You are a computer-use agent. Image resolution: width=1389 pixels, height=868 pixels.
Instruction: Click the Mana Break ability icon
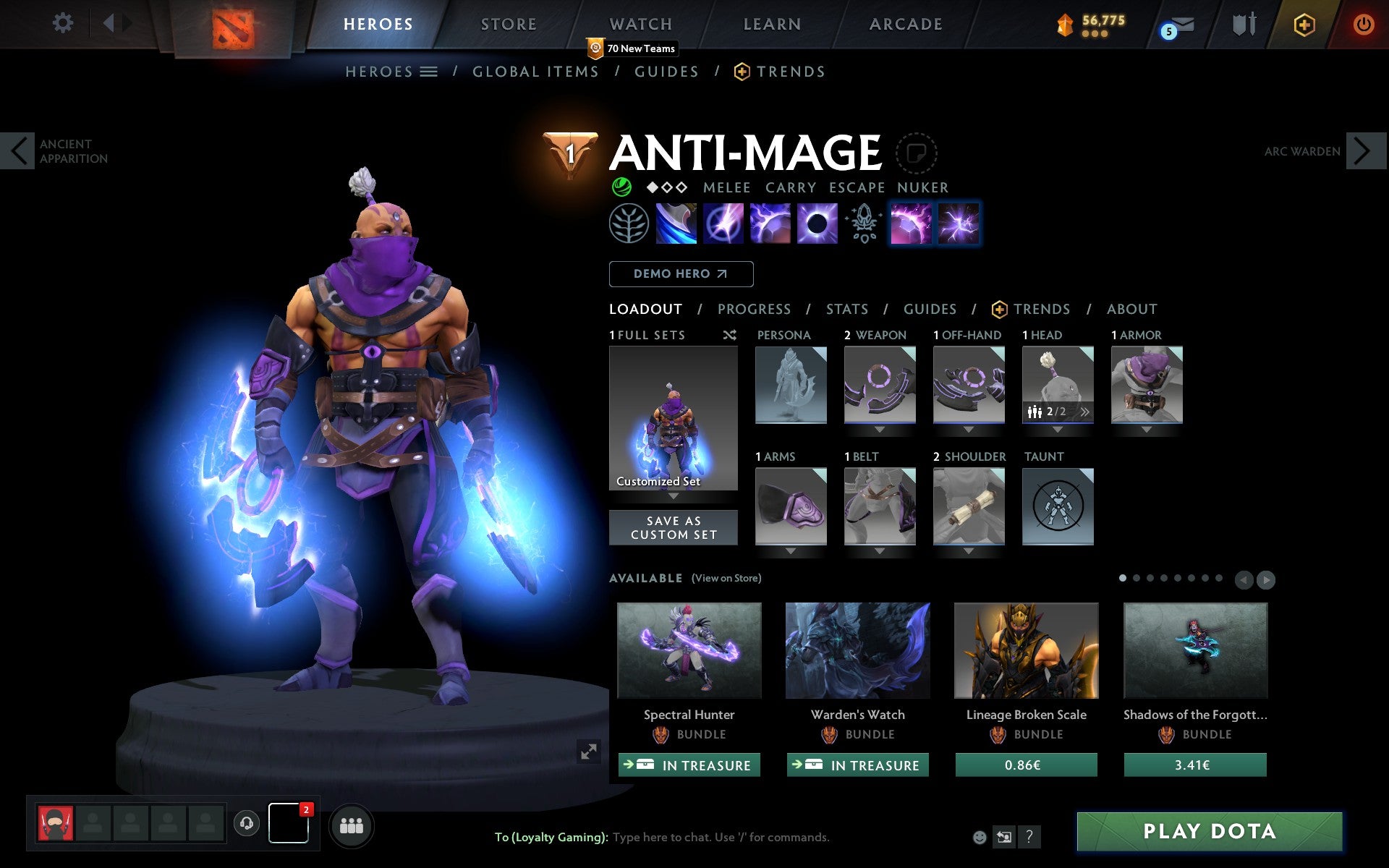coord(675,224)
